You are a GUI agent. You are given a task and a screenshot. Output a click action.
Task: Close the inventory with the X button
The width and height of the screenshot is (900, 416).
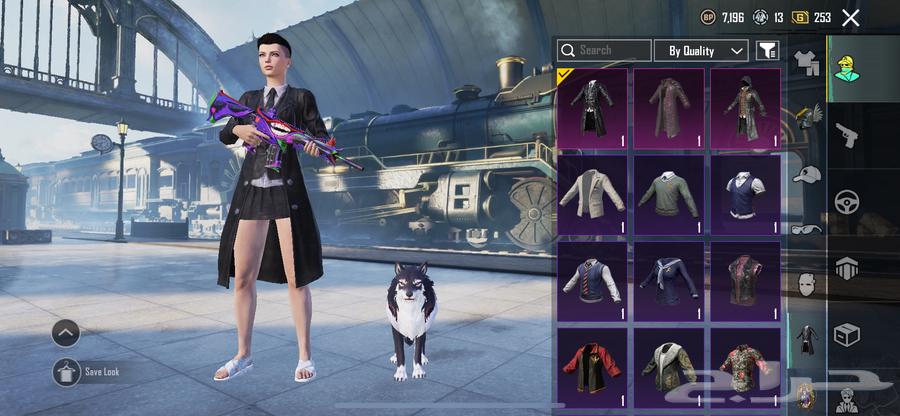pyautogui.click(x=851, y=17)
